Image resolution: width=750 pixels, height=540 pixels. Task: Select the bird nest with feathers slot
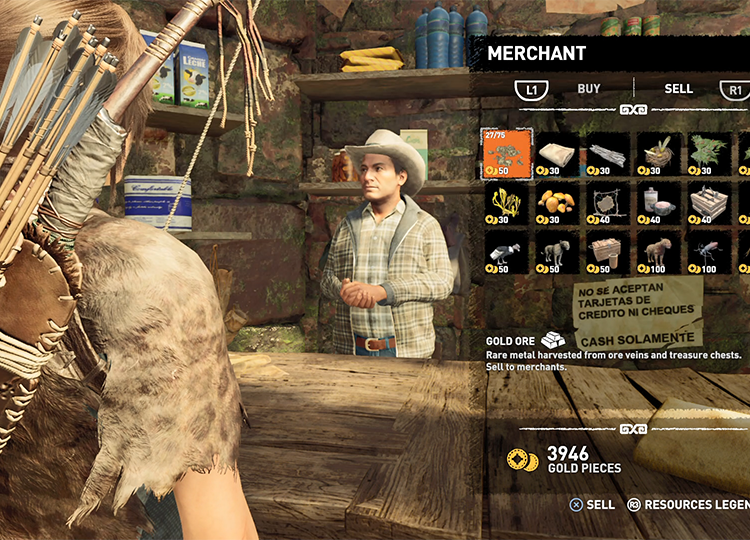pos(660,153)
